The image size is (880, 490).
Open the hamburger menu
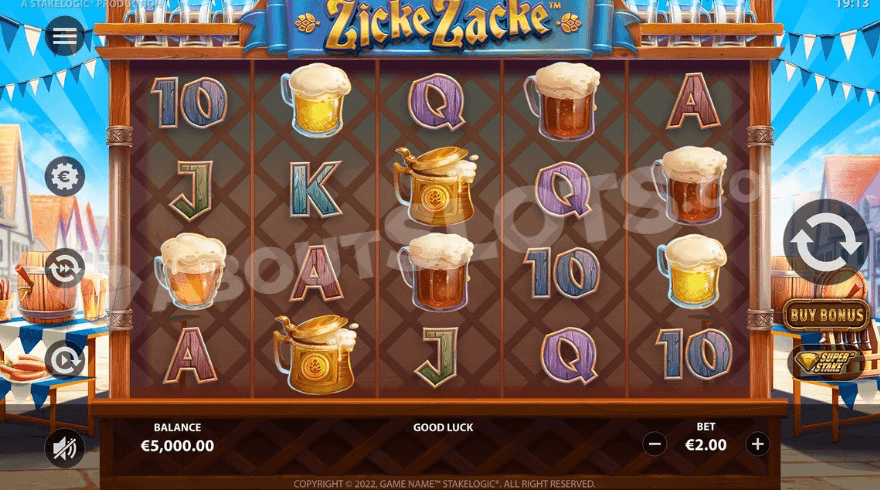tap(65, 37)
